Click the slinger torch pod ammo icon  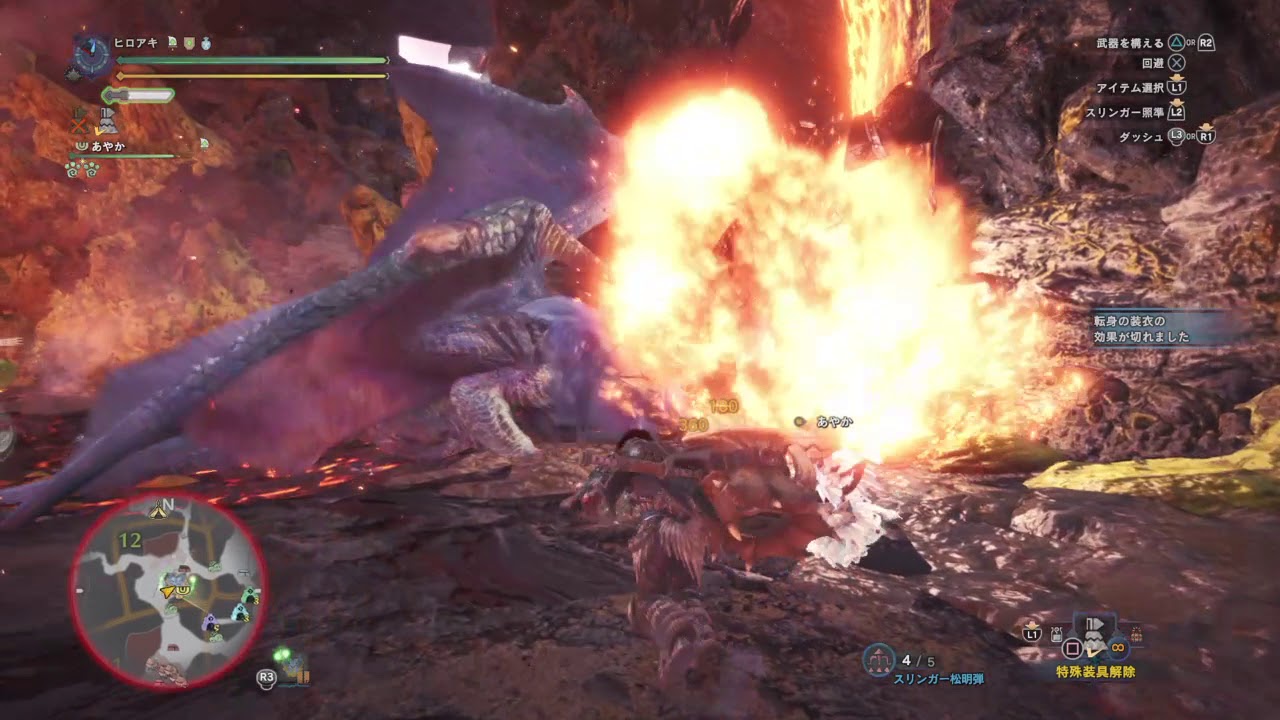pyautogui.click(x=879, y=660)
